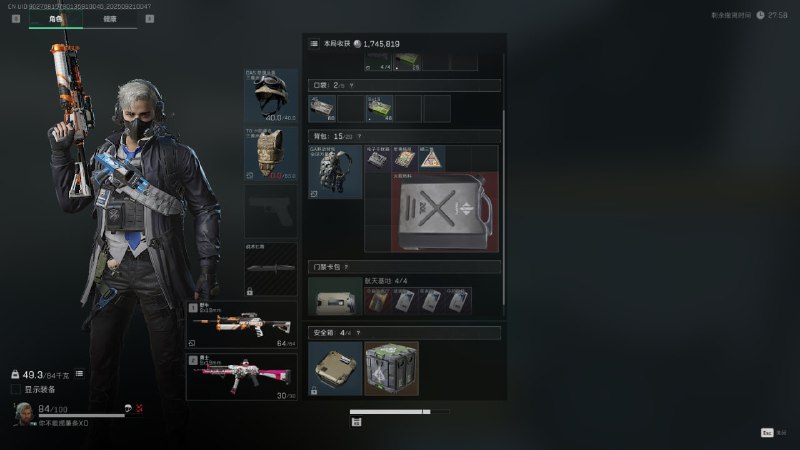Viewport: 800px width, 450px height.
Task: Select the tan body armor slot
Action: 270,153
